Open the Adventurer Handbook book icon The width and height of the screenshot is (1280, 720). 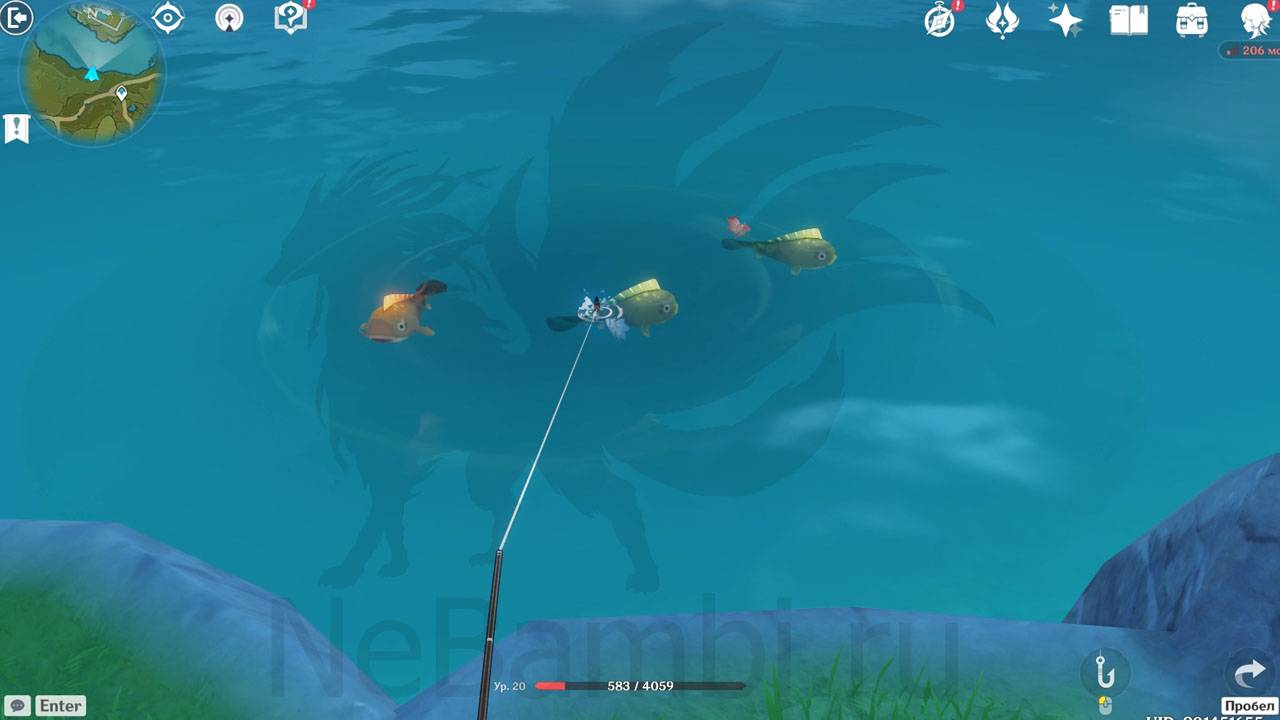1128,20
